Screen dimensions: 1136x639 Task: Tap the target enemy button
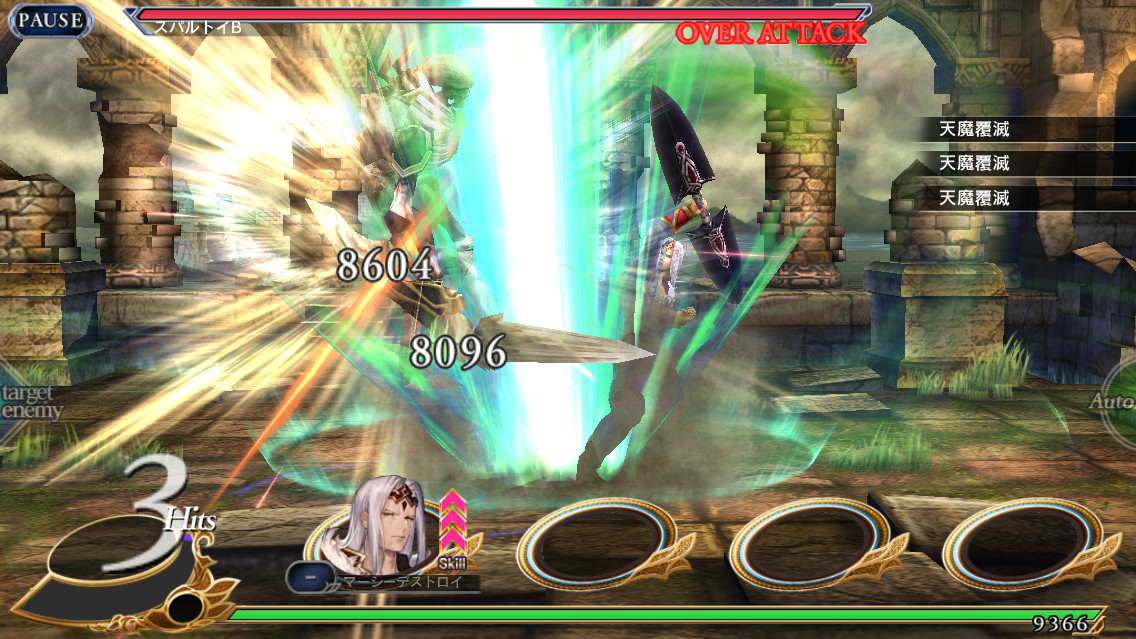pos(28,402)
